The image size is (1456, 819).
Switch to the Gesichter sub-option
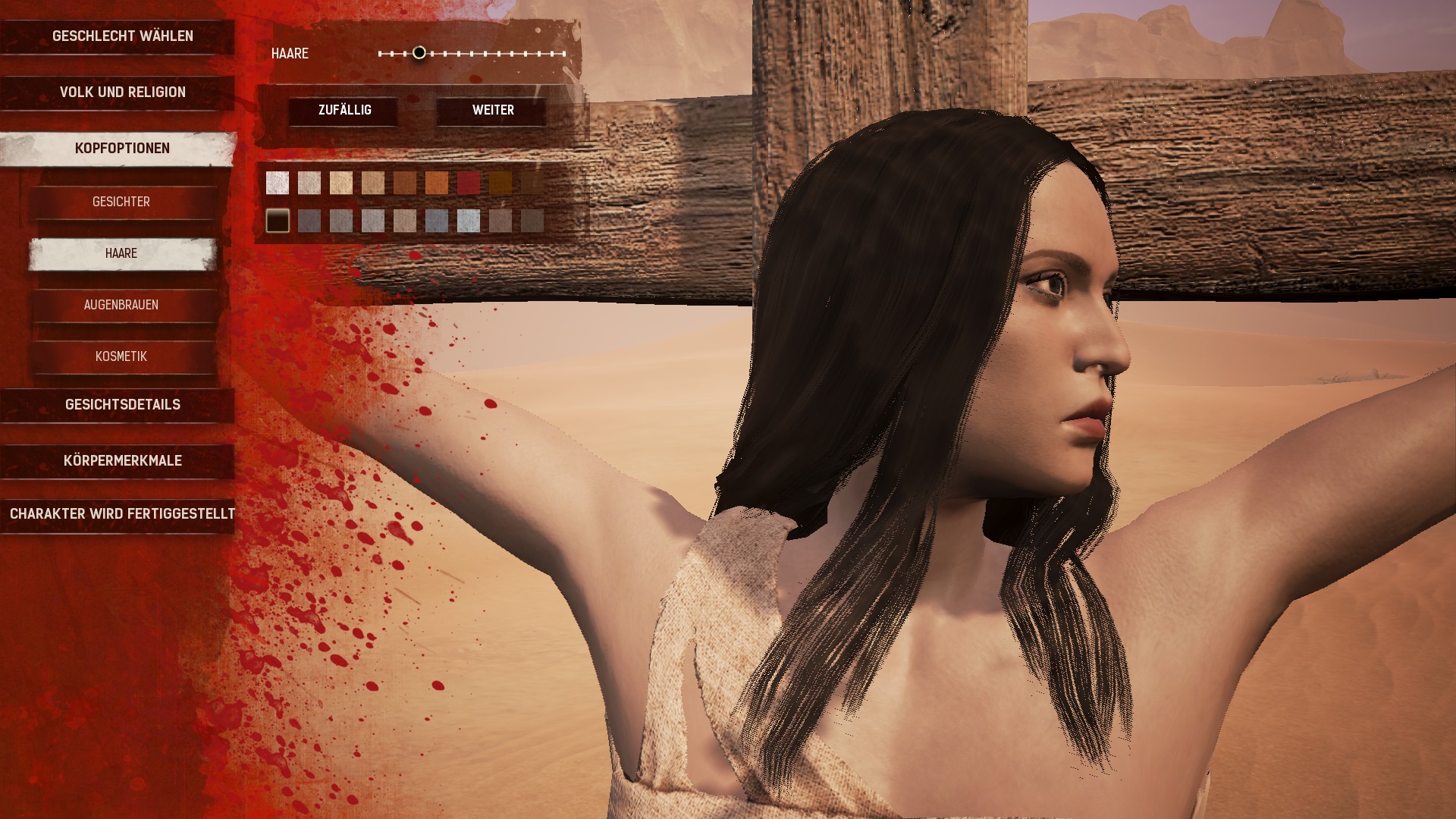tap(121, 202)
